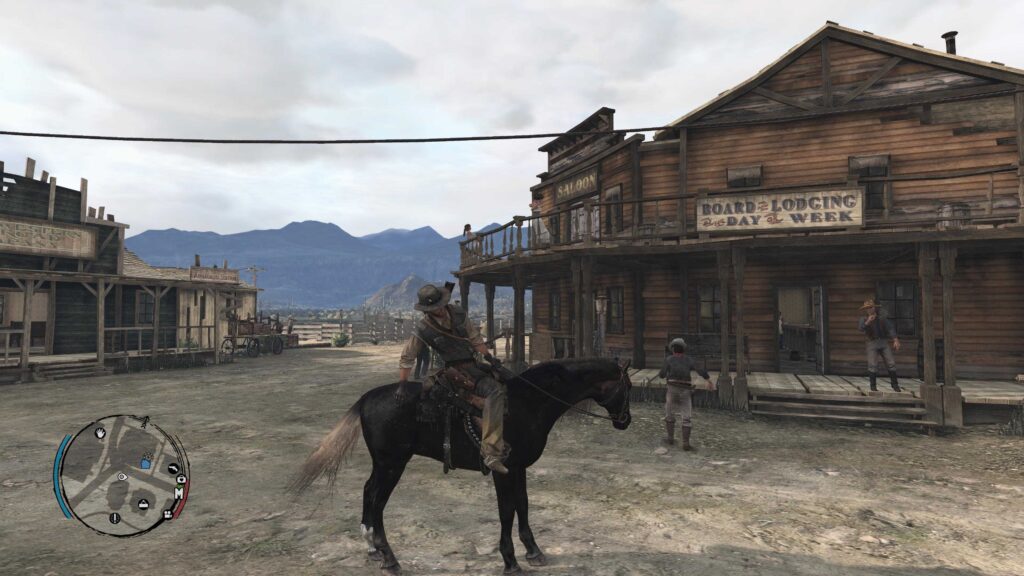Select the gunsmith pistol marker on minimap
The image size is (1024, 576).
coord(173,468)
